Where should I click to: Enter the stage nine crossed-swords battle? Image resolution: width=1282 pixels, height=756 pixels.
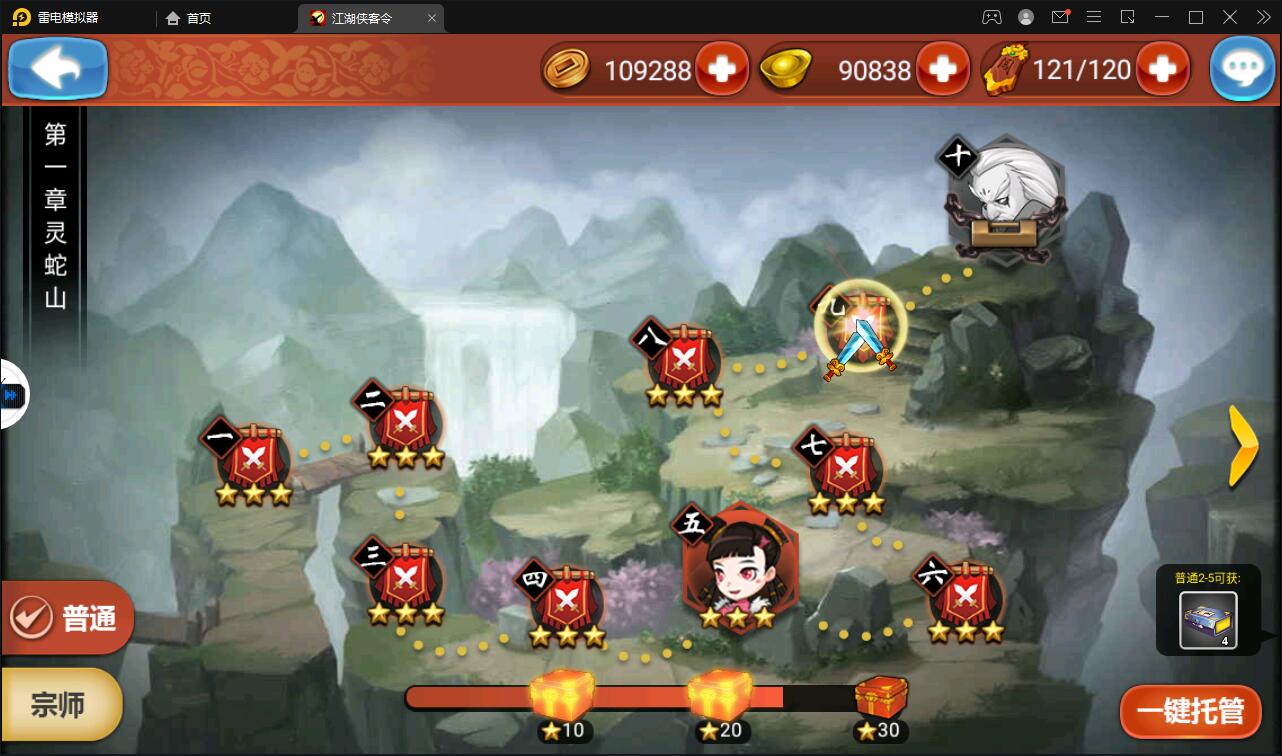point(860,330)
